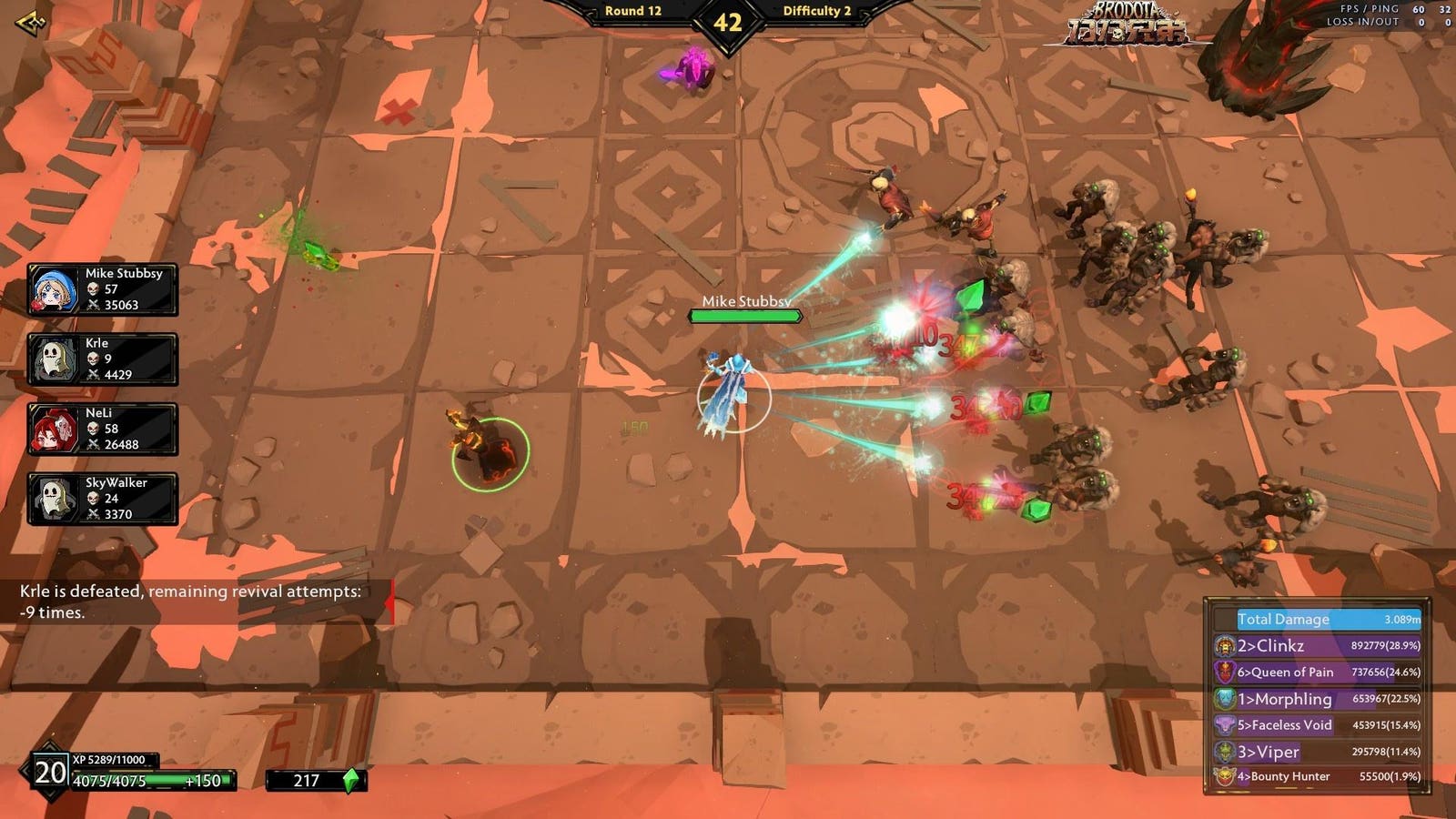Select Krle's player panel
Screen dimensions: 1456x819
tap(103, 359)
